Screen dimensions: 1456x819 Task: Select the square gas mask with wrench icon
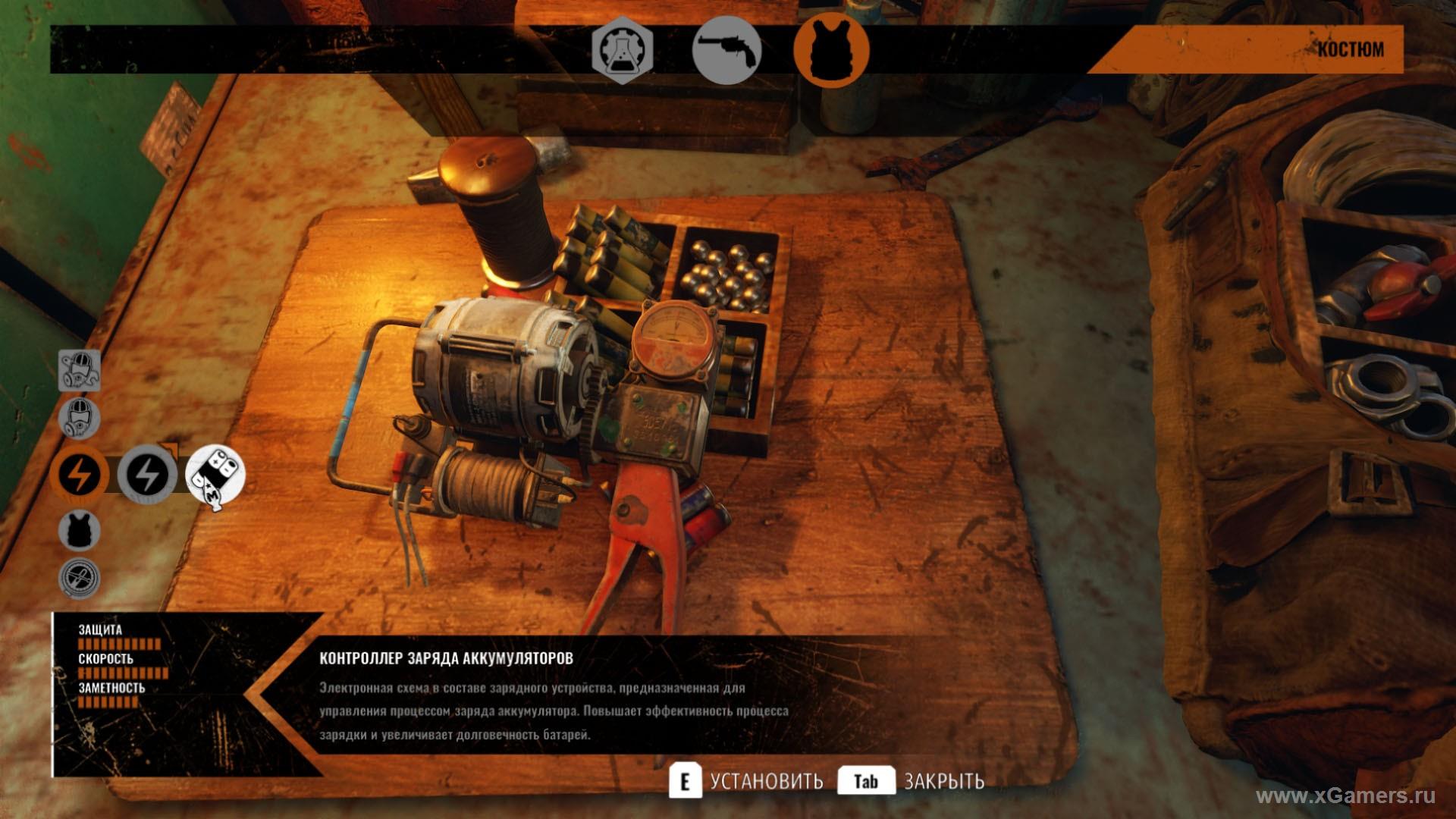click(80, 371)
